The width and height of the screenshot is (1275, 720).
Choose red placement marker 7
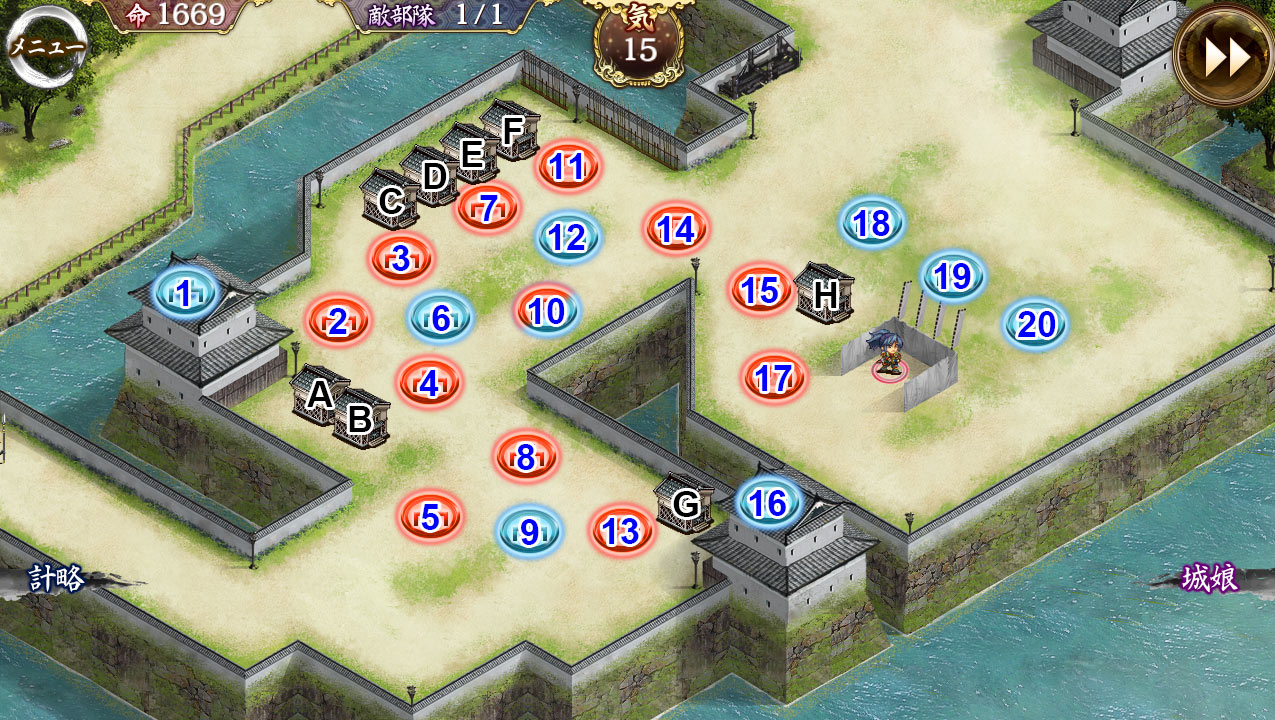click(488, 208)
